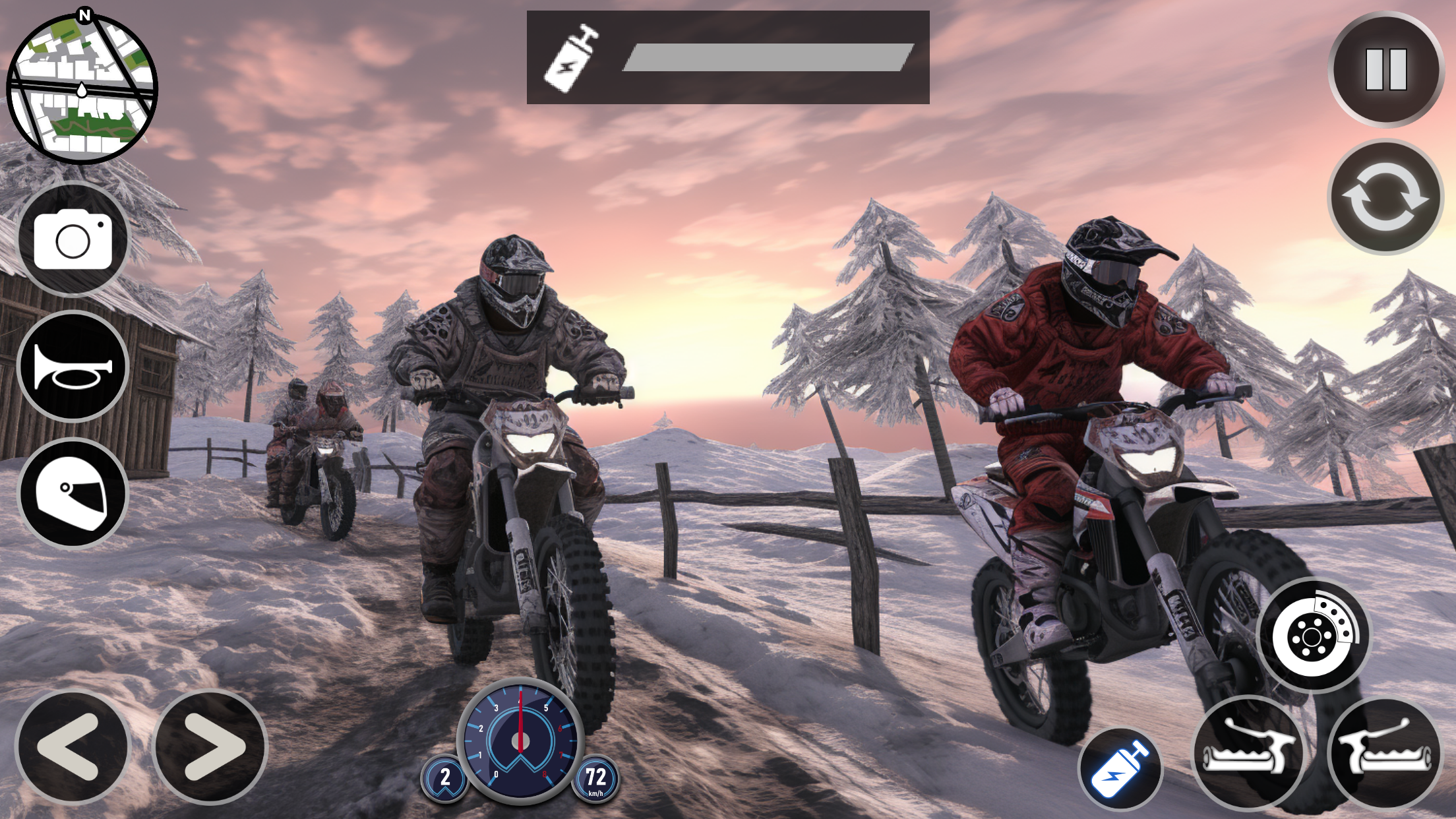
Task: Sound the horn
Action: pyautogui.click(x=73, y=367)
